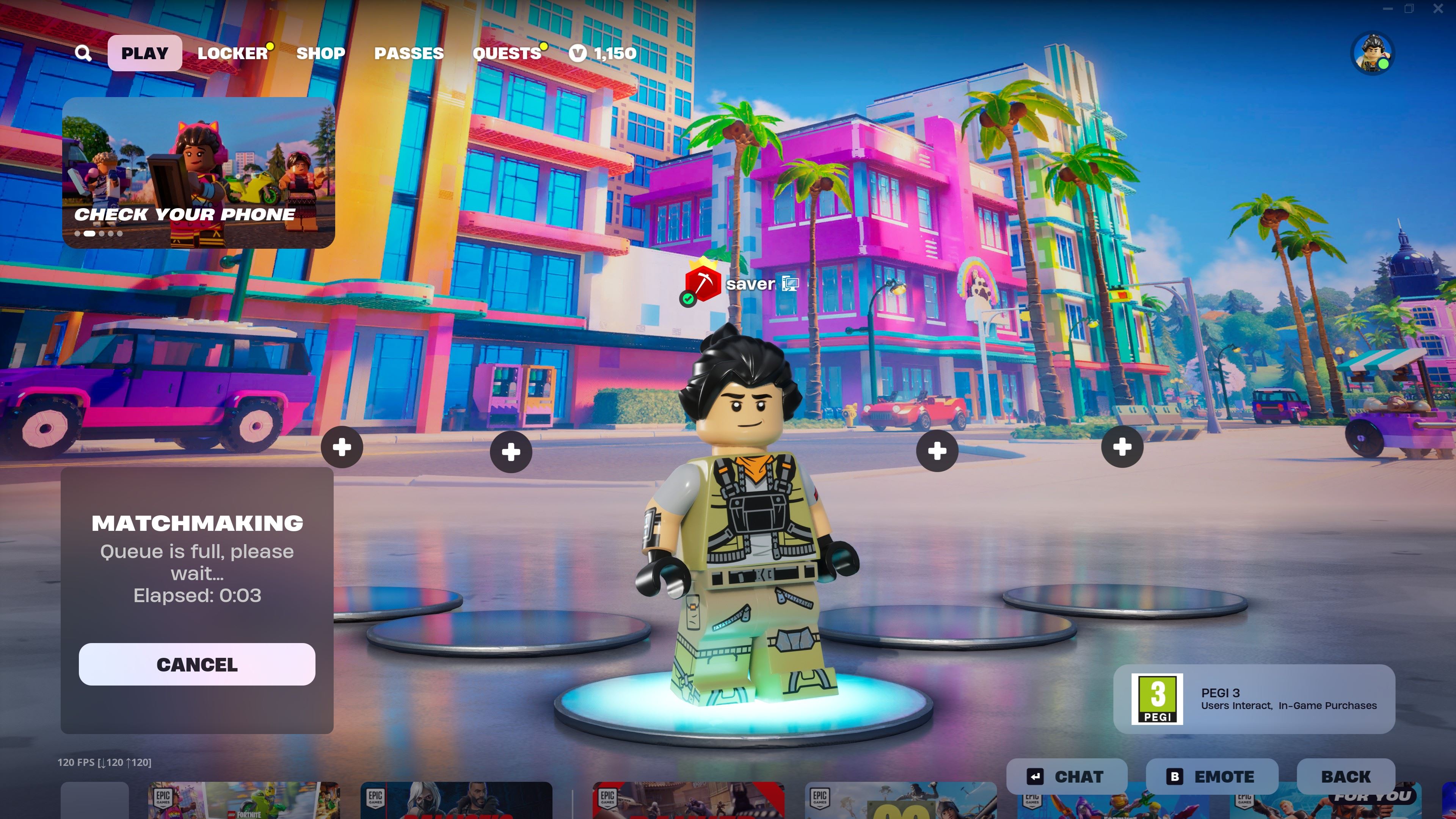Open the Chat button
This screenshot has width=1456, height=819.
[1066, 777]
